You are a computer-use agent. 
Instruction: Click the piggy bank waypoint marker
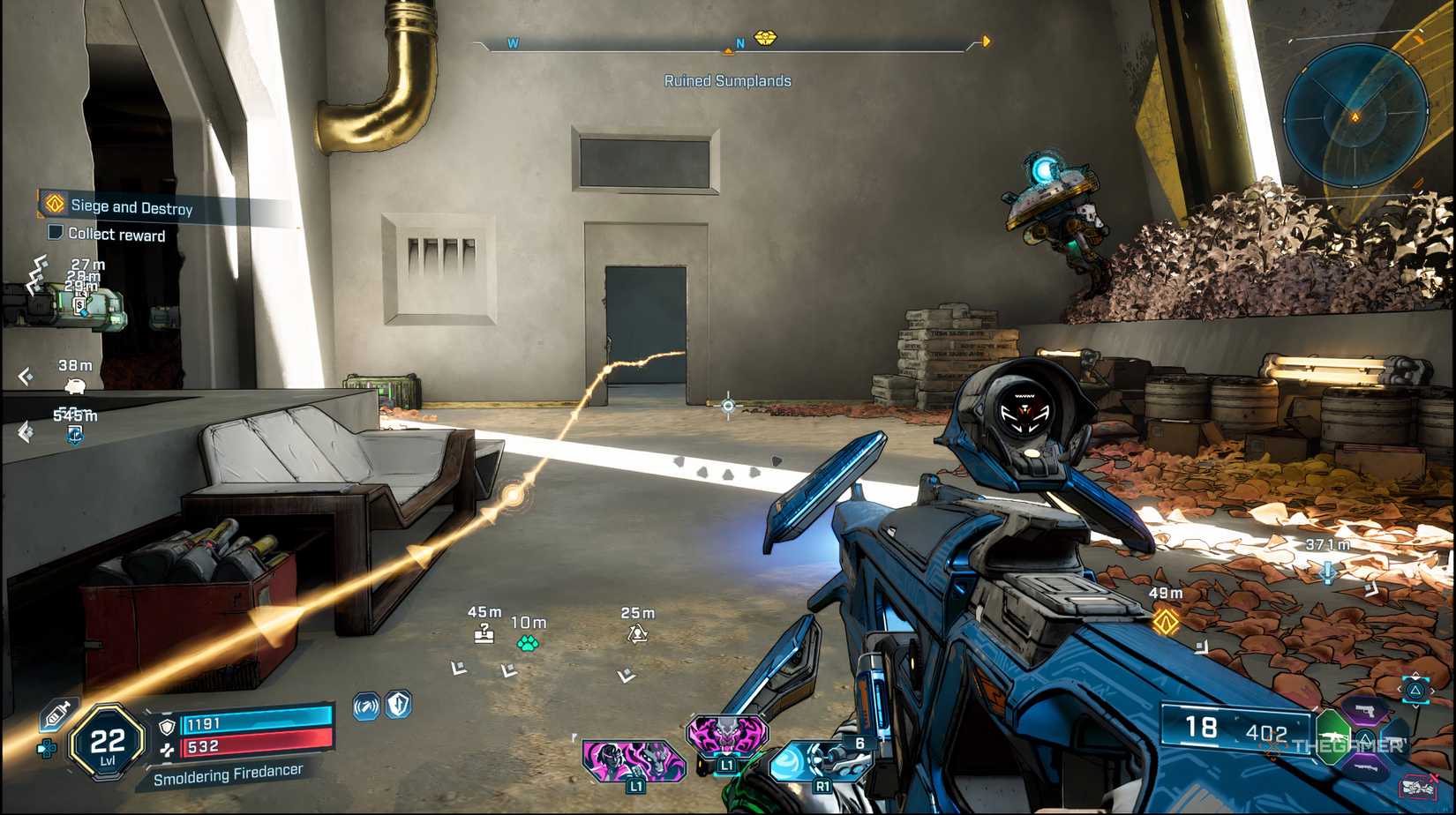click(76, 385)
